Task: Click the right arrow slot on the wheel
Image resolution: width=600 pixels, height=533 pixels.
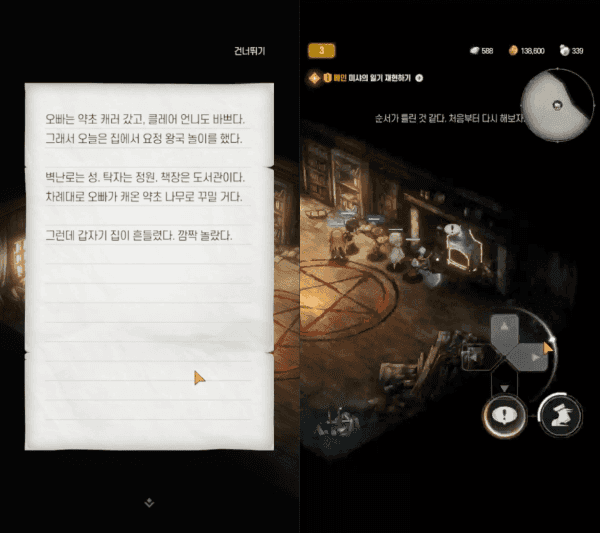Action: (x=535, y=355)
